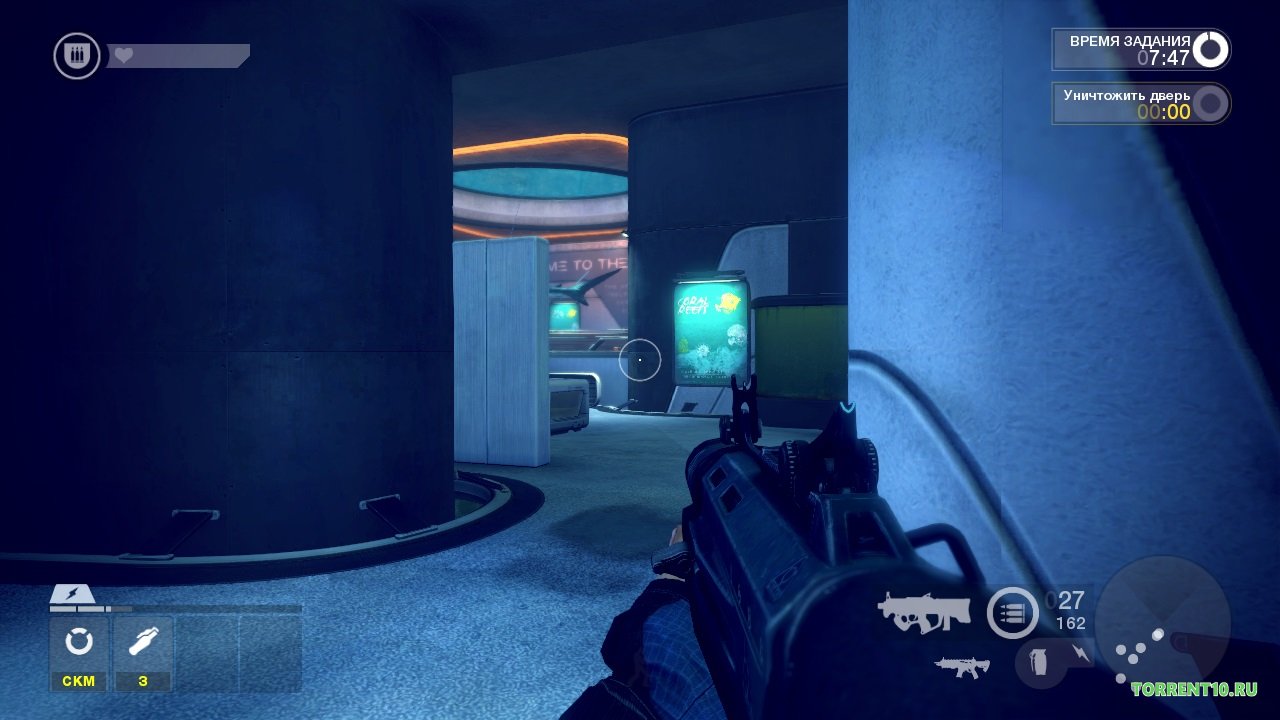Select the СКМ ring ability slot
Image resolution: width=1280 pixels, height=720 pixels.
pyautogui.click(x=79, y=652)
